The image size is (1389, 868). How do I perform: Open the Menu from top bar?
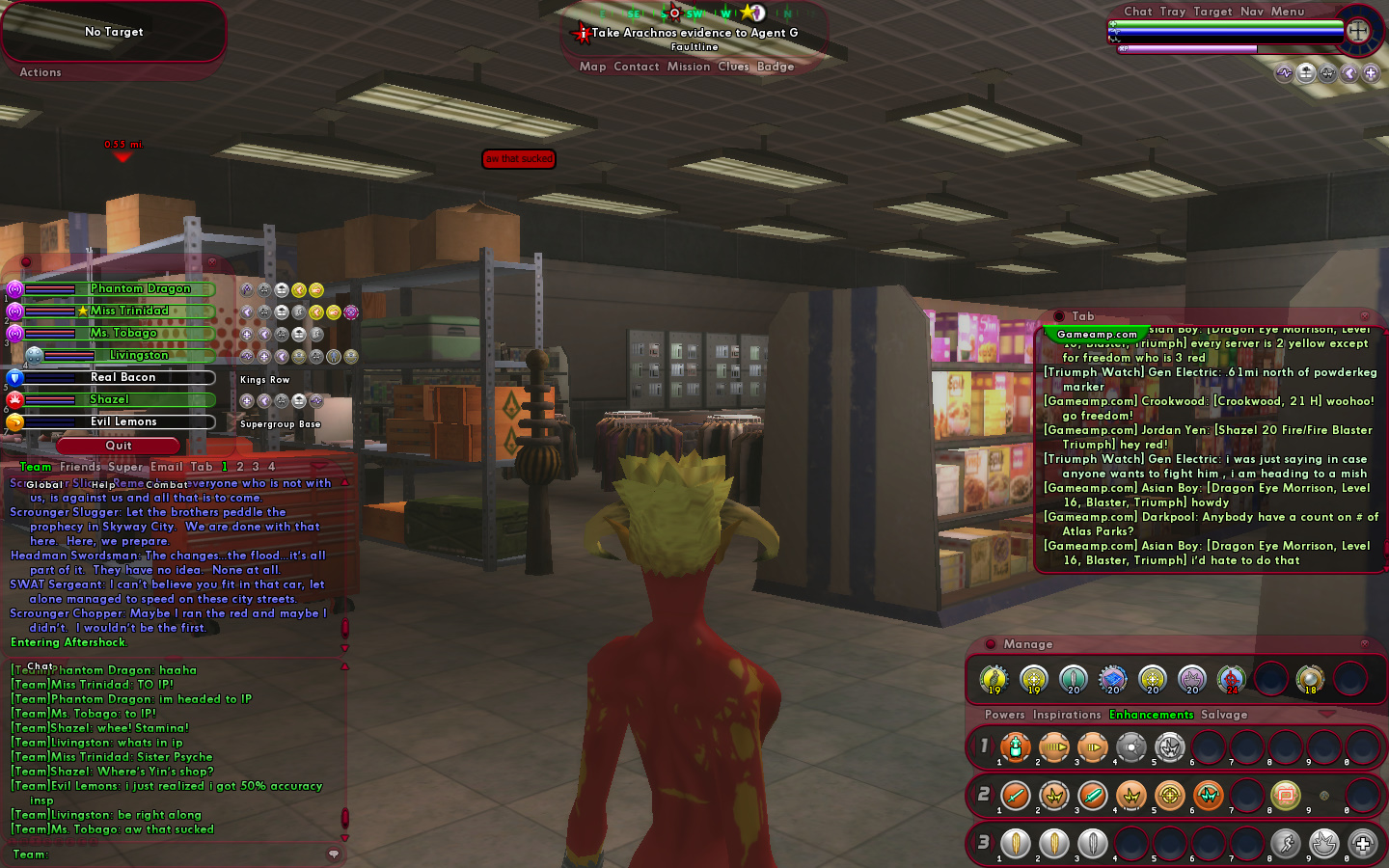tap(1287, 12)
